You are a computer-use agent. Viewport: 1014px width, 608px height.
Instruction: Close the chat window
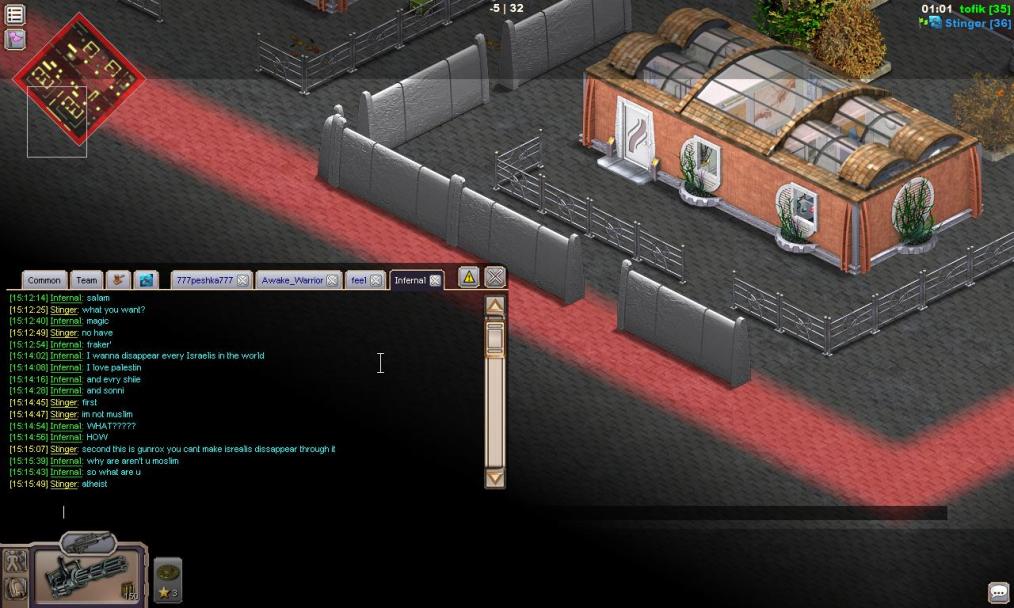[x=495, y=277]
